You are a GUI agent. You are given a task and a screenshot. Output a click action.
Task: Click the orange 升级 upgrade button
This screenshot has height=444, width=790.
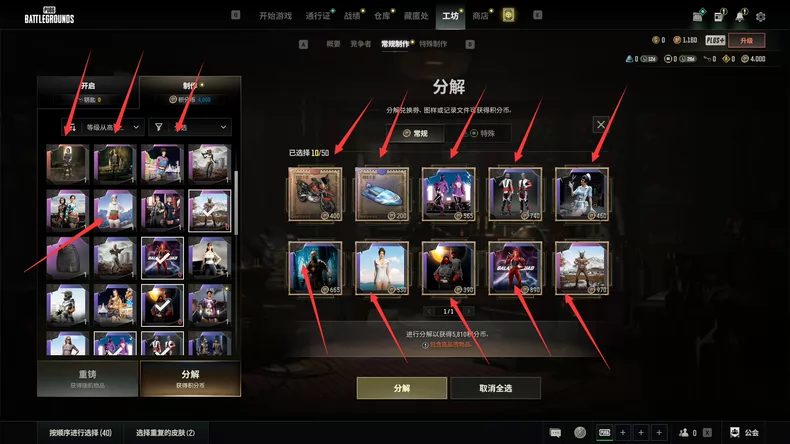point(746,40)
